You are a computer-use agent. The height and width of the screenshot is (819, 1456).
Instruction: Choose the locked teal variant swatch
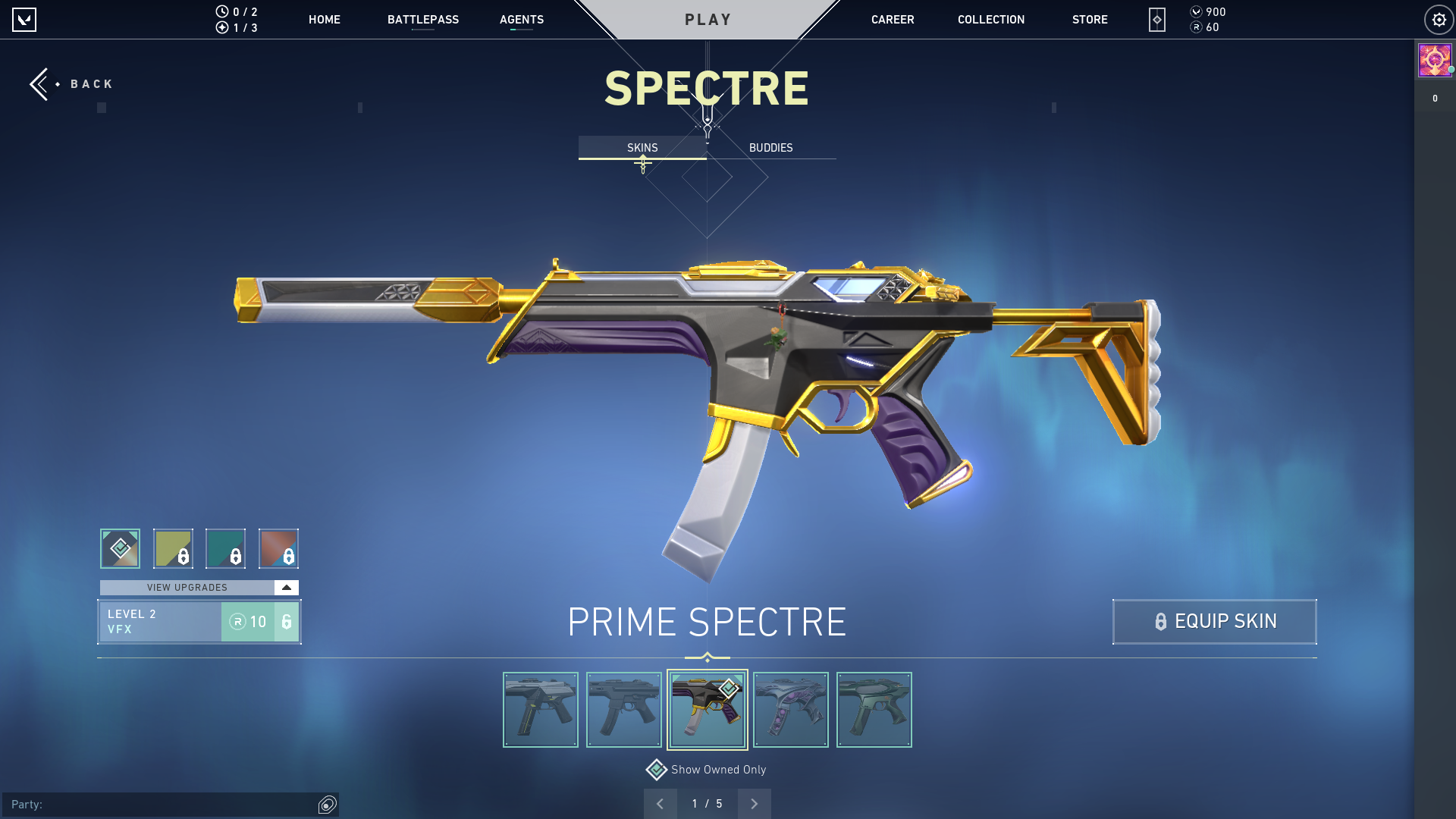(225, 548)
